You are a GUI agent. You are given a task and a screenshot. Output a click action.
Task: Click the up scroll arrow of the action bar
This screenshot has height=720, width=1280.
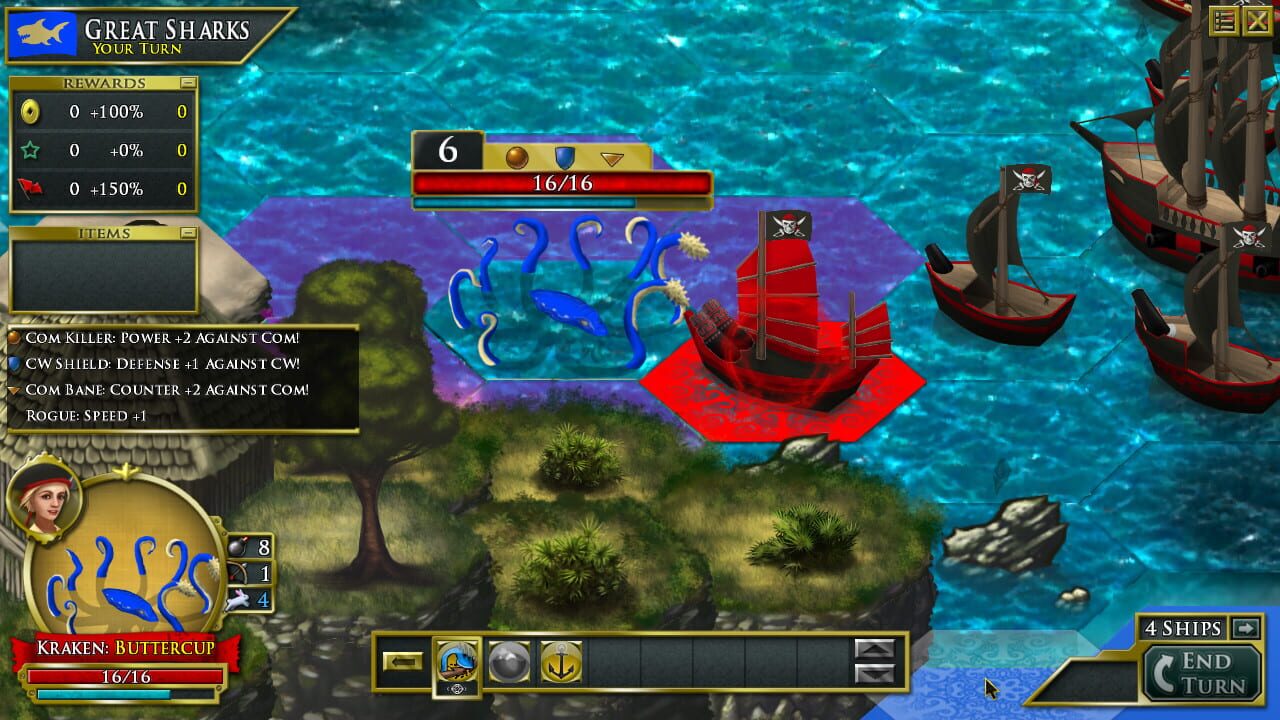click(x=874, y=646)
